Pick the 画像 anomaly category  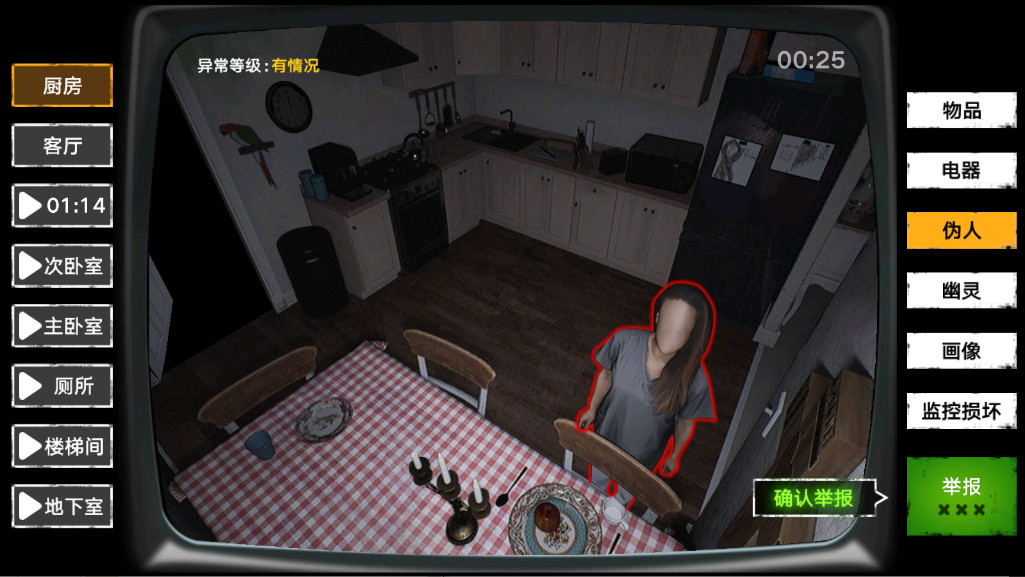pos(961,351)
